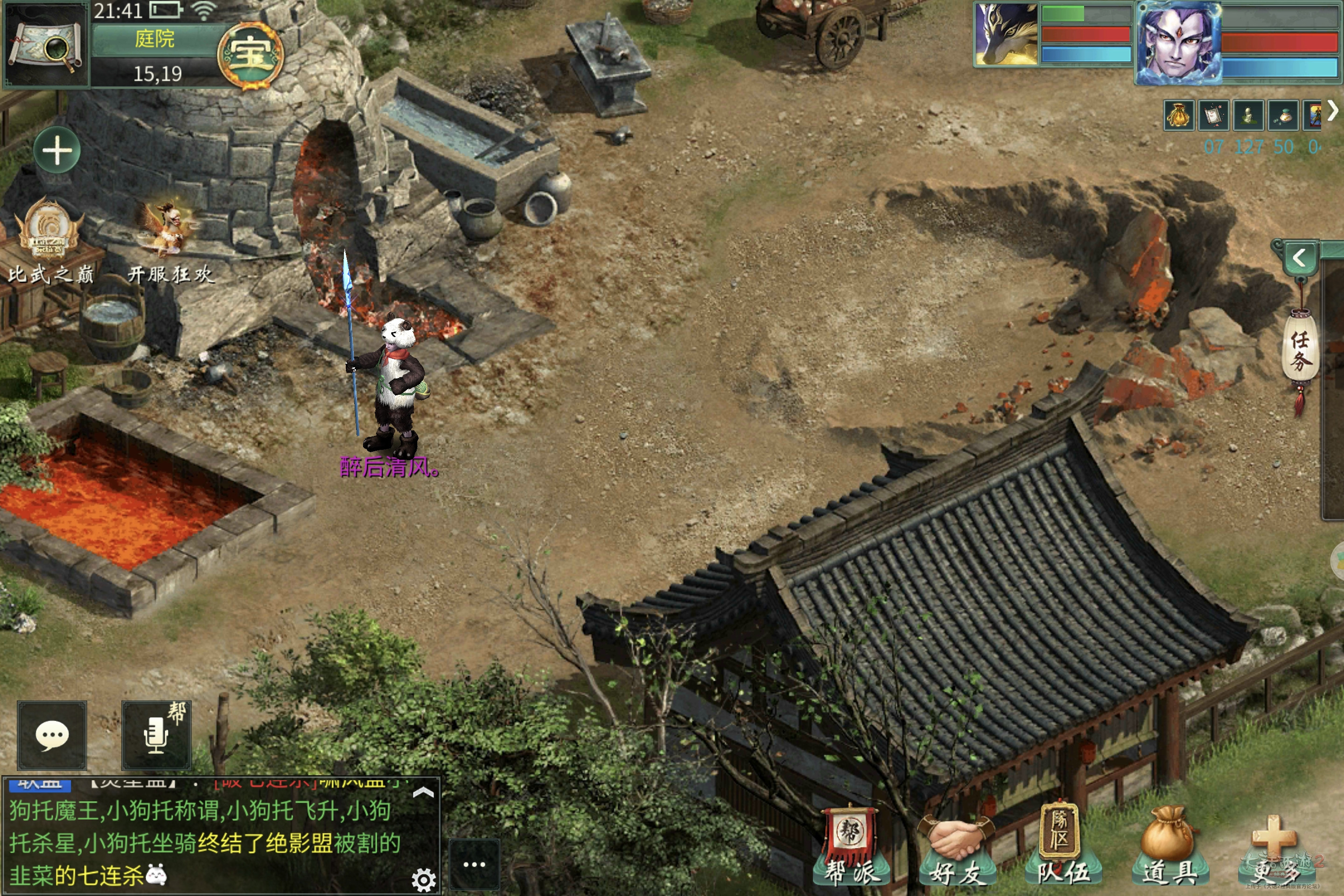Image resolution: width=1344 pixels, height=896 pixels.
Task: Select the wolf pet portrait
Action: click(x=1006, y=34)
